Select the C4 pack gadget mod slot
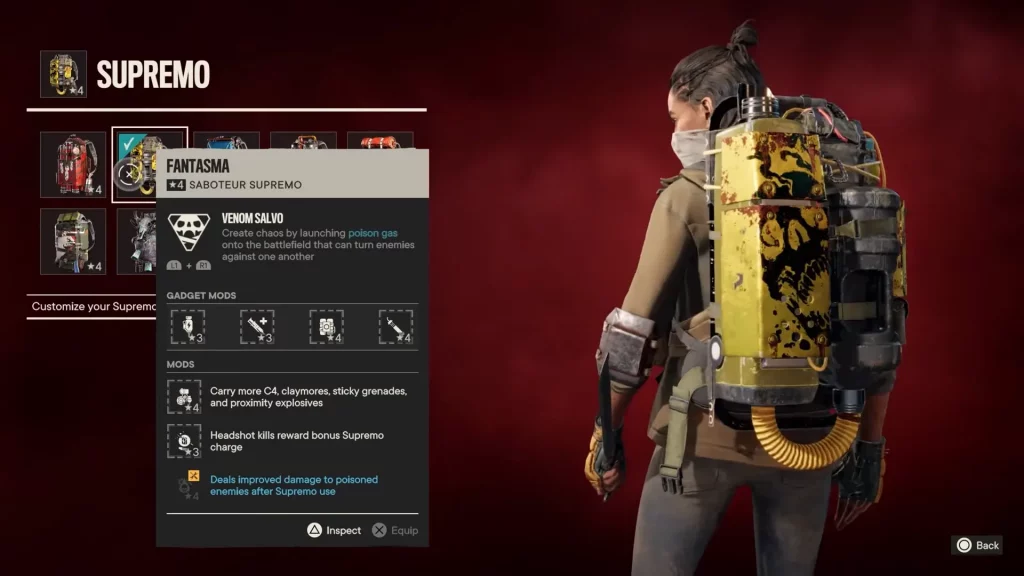The image size is (1024, 576). coord(326,326)
